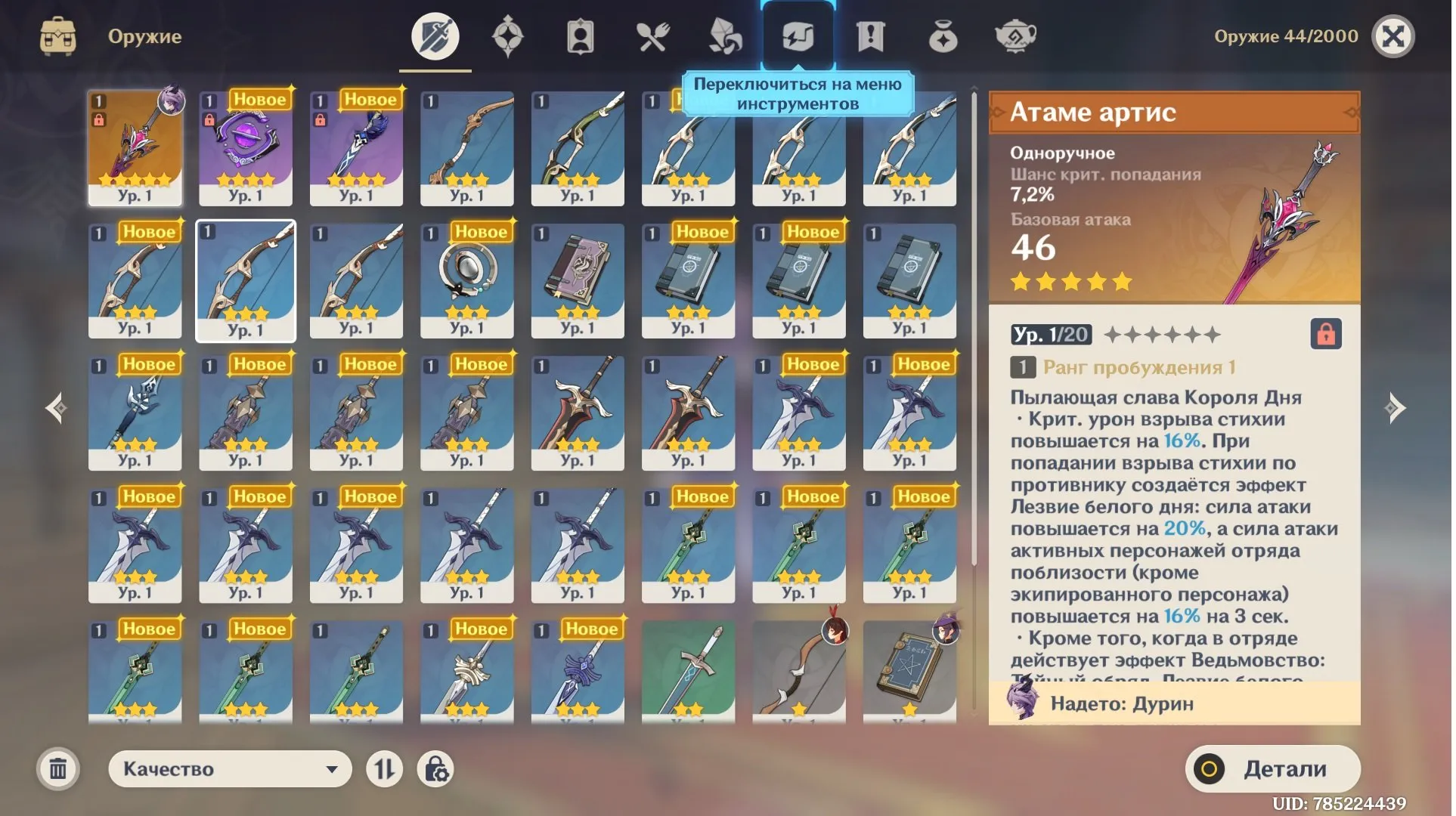Open the Food inventory tab icon
This screenshot has width=1456, height=816.
coord(652,36)
